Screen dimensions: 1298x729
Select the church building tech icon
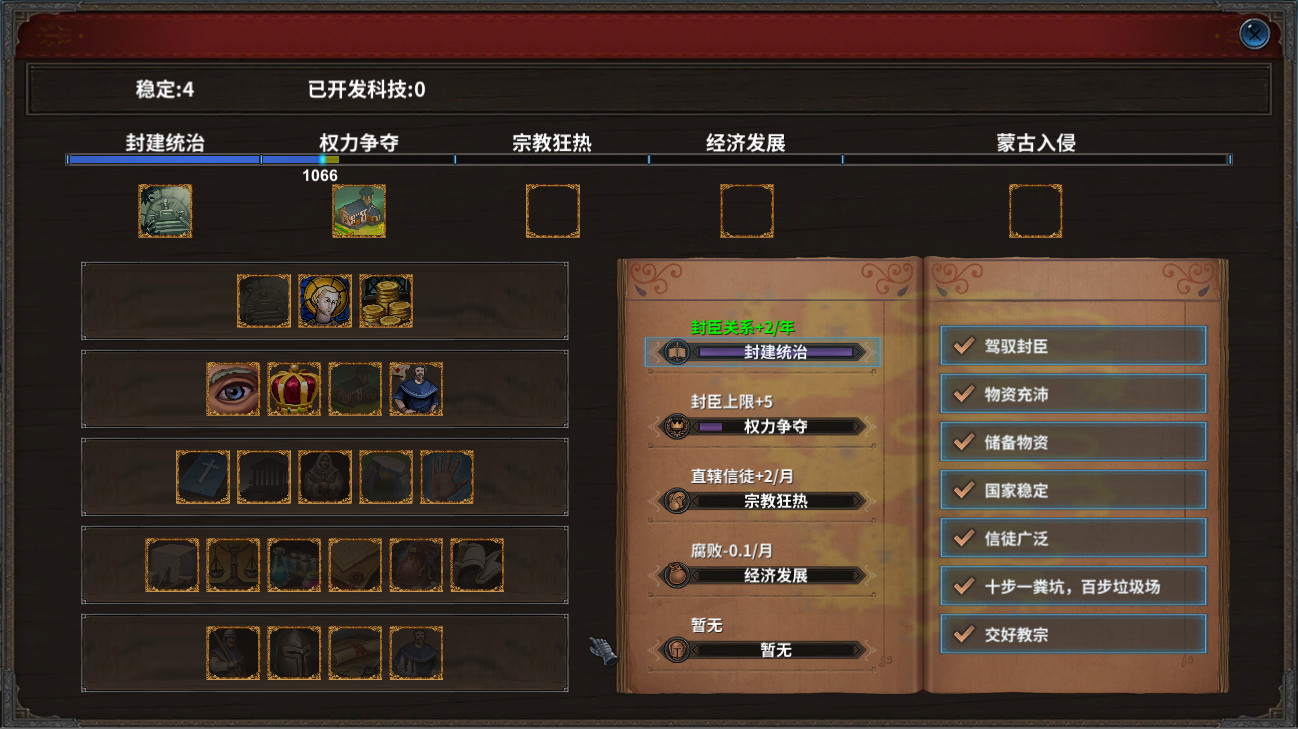(x=354, y=390)
